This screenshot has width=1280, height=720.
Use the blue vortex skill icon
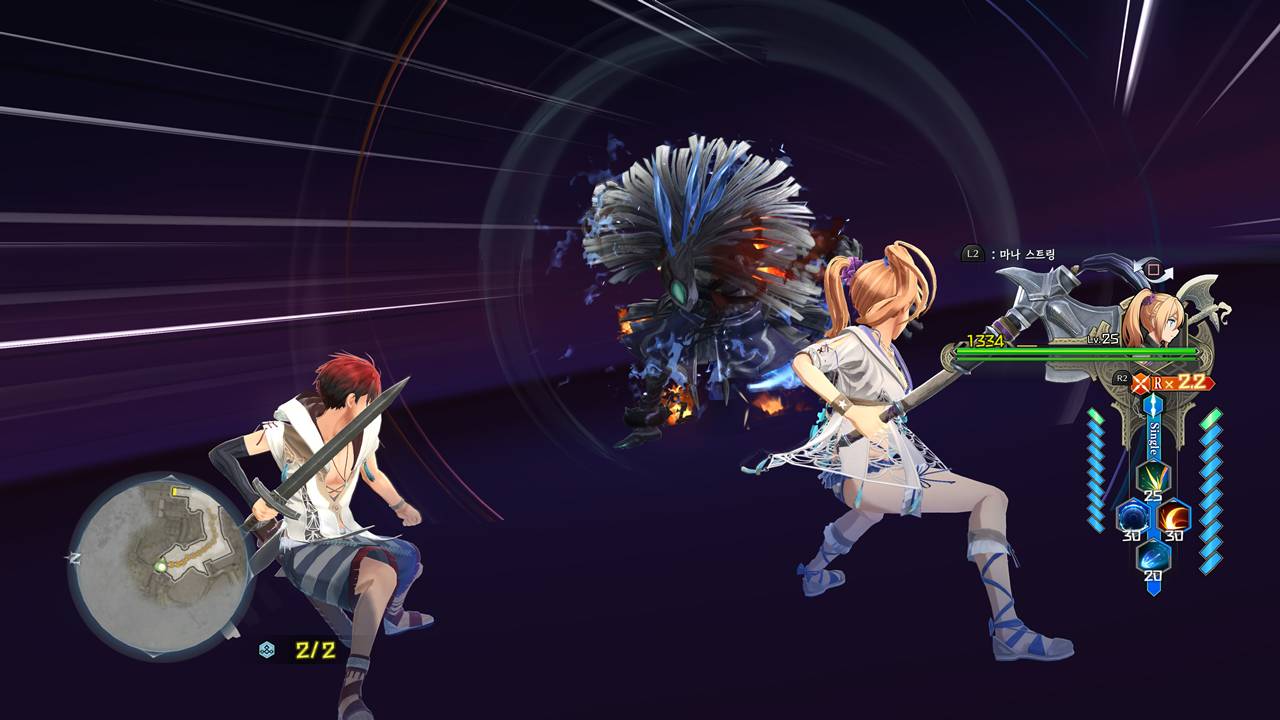pyautogui.click(x=1133, y=516)
